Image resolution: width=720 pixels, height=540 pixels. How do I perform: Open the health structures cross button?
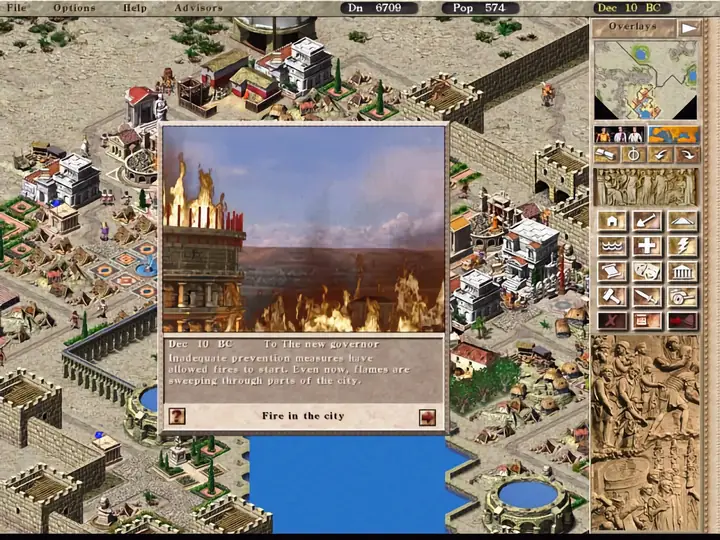point(646,246)
